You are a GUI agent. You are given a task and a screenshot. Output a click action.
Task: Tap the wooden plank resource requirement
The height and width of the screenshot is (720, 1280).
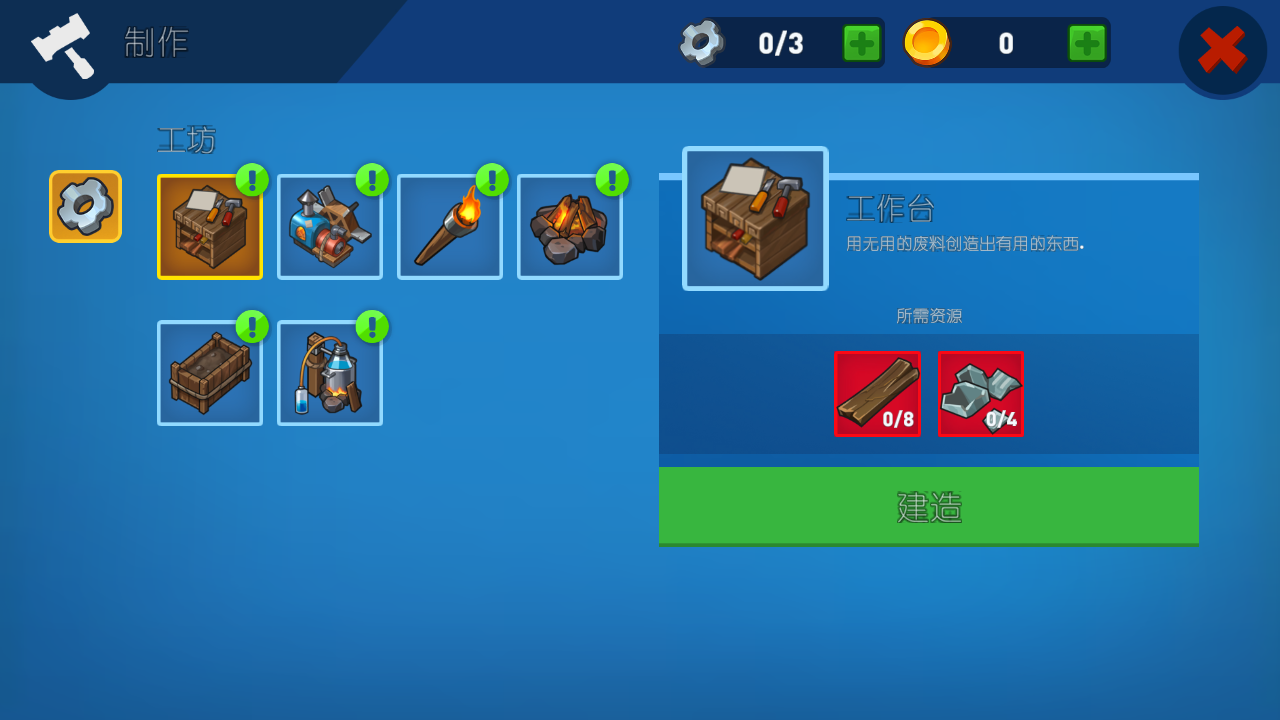(x=877, y=394)
